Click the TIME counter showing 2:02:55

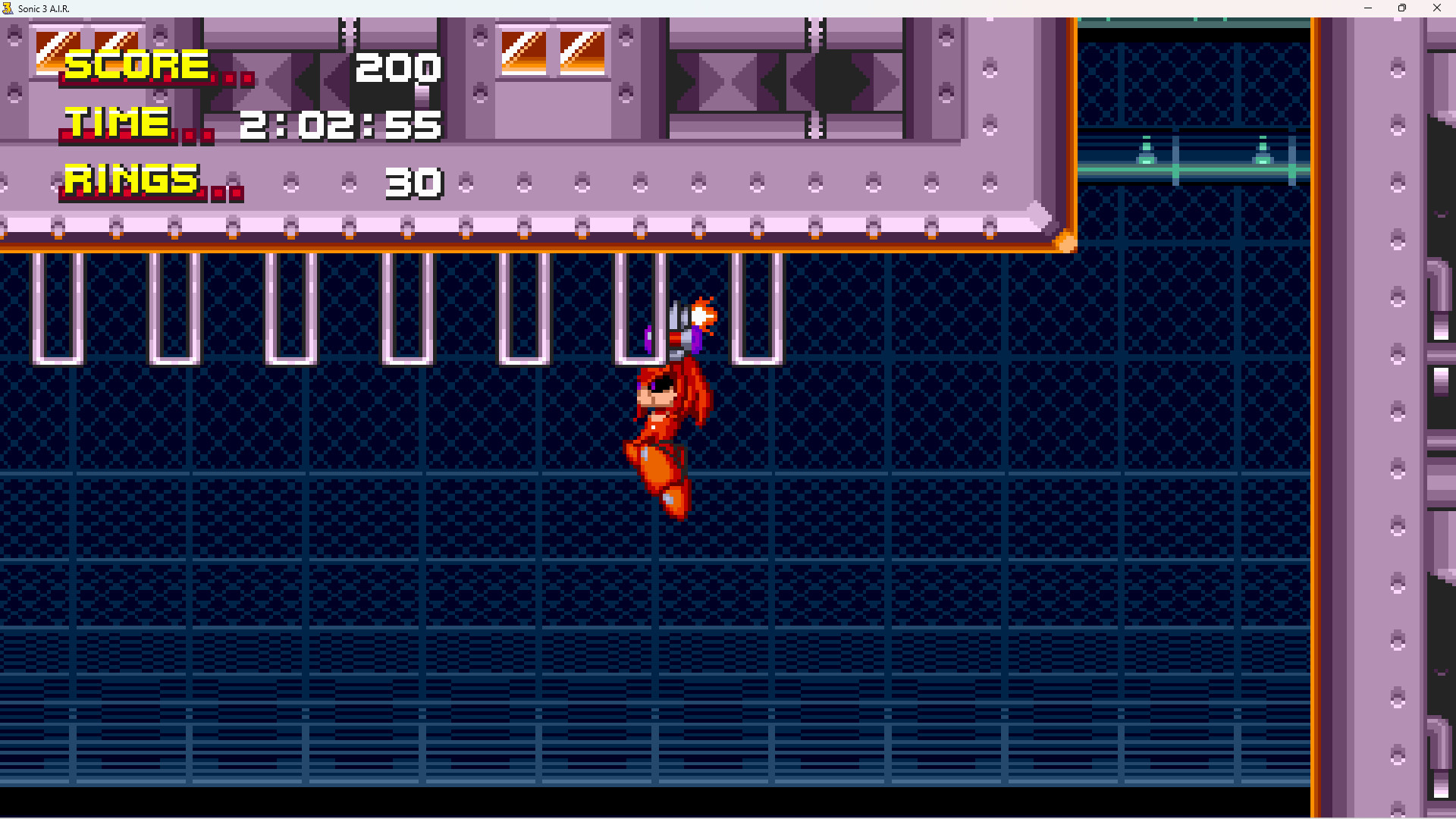pos(341,125)
